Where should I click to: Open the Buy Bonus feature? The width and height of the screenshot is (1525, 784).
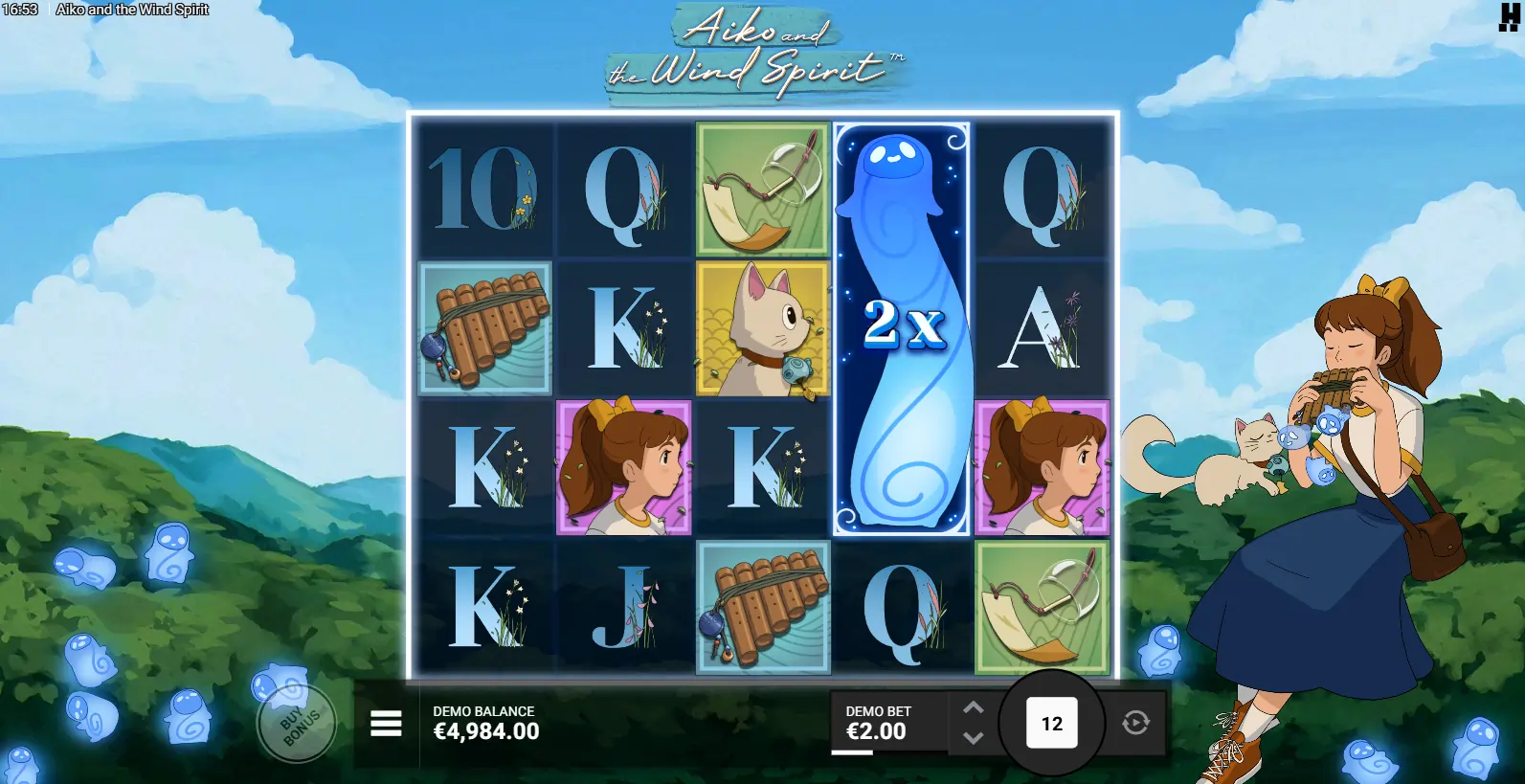click(297, 724)
